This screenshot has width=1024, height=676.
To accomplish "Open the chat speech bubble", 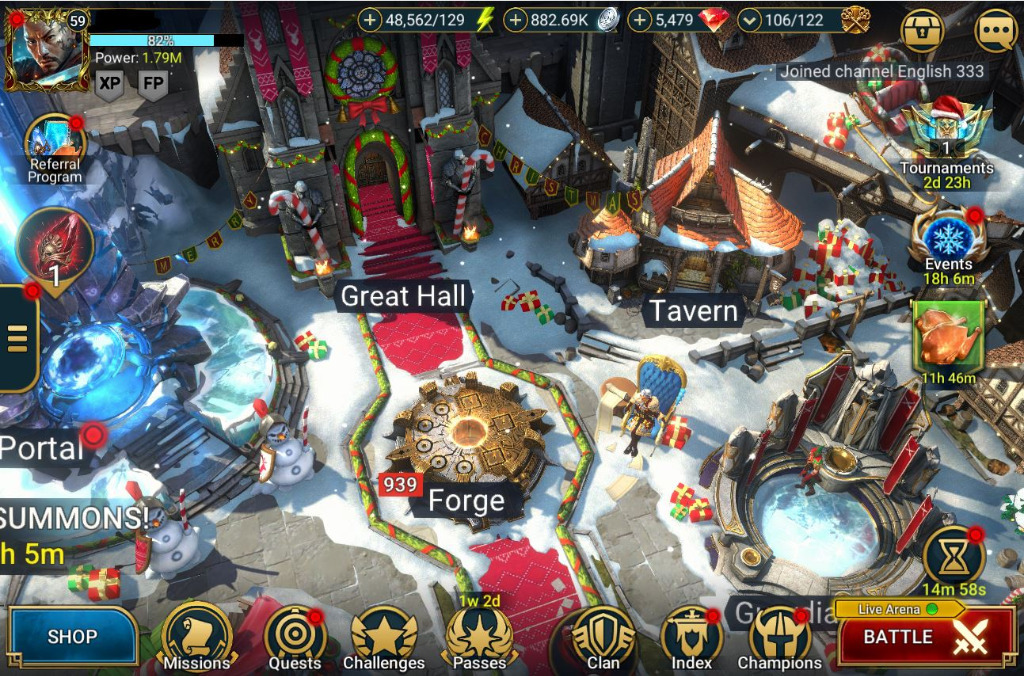I will pyautogui.click(x=995, y=31).
